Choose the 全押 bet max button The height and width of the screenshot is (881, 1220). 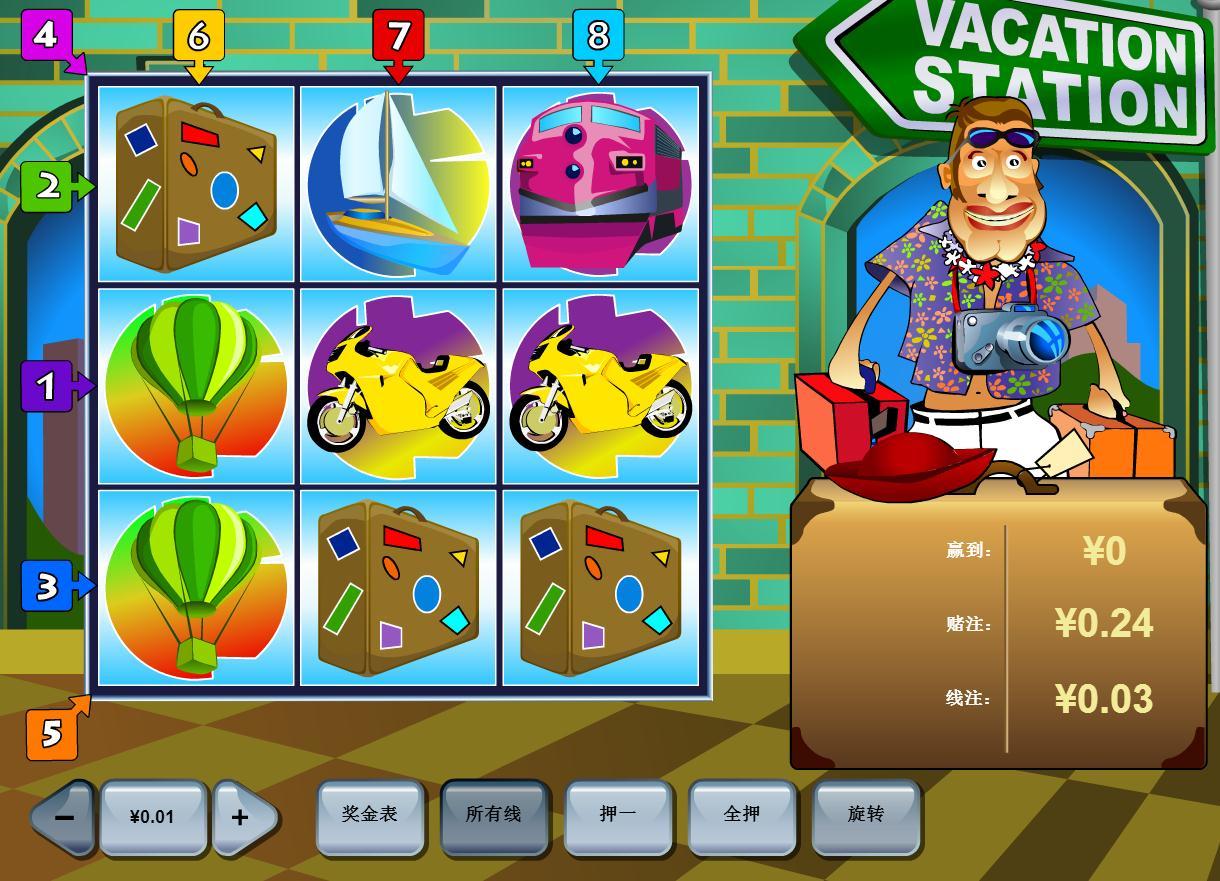point(742,816)
